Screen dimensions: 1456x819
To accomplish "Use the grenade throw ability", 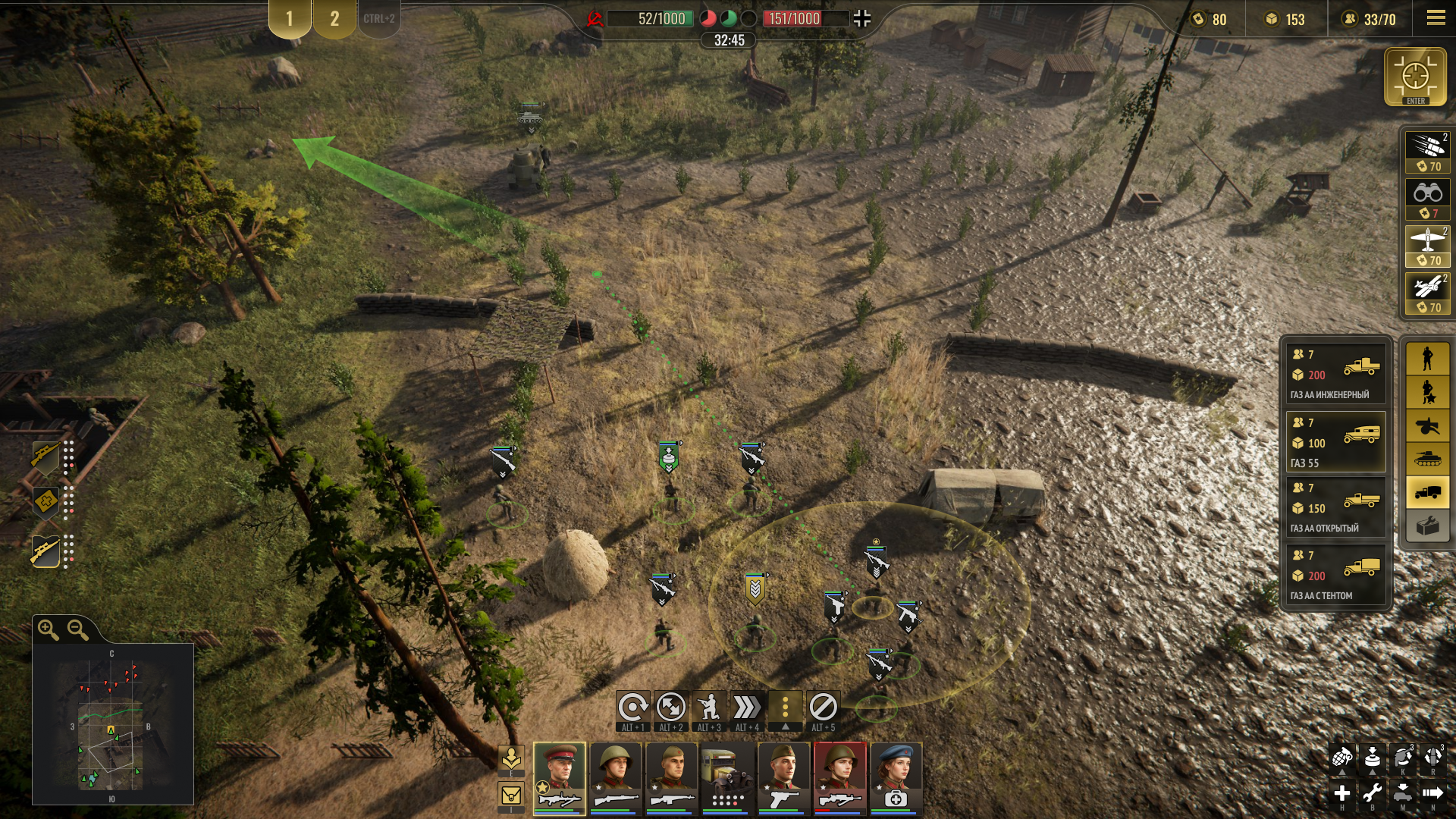I will [x=1341, y=757].
